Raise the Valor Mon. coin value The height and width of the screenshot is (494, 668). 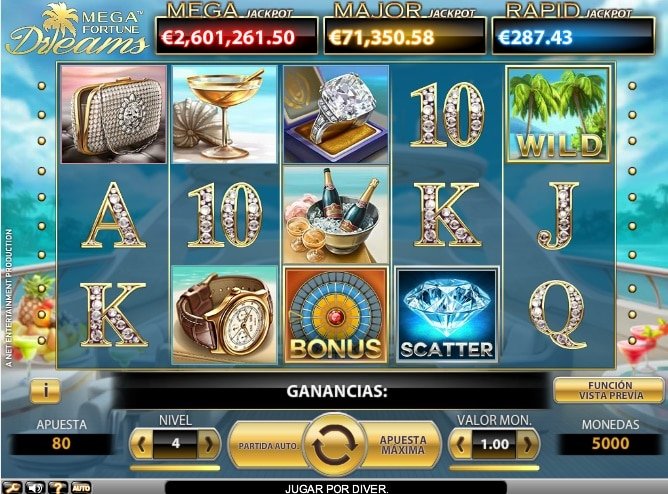click(x=527, y=442)
